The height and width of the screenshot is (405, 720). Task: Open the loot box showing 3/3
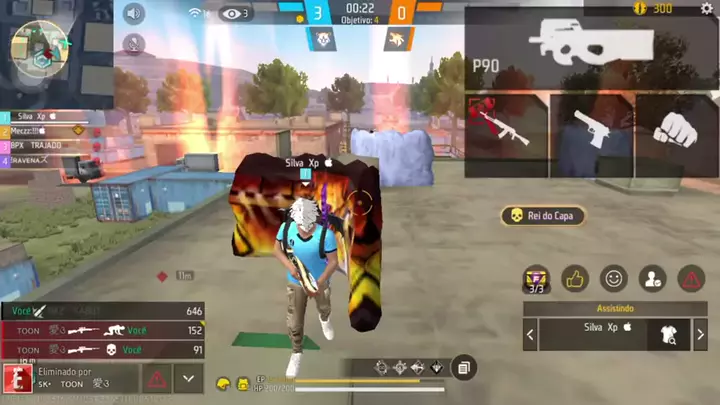(x=537, y=280)
